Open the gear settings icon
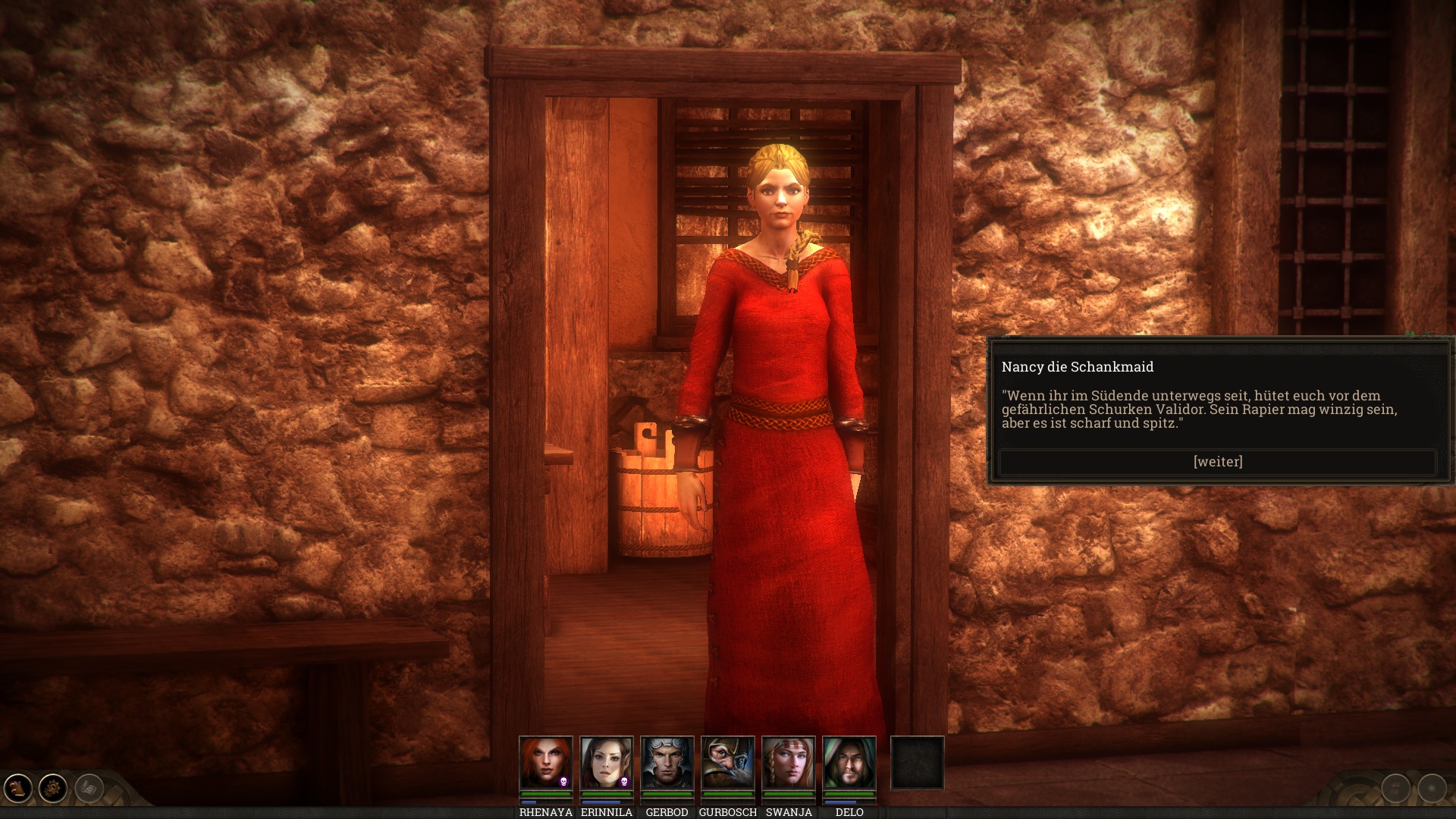 pos(53,789)
